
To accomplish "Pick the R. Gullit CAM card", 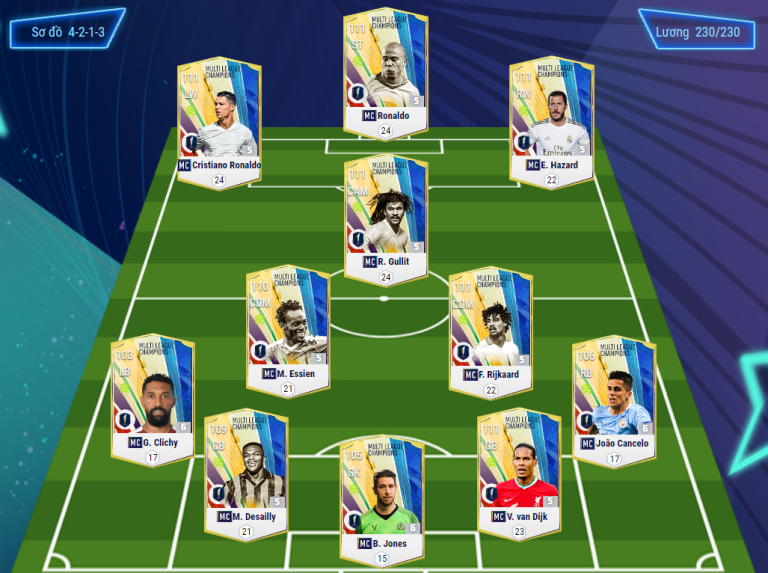I will [385, 214].
